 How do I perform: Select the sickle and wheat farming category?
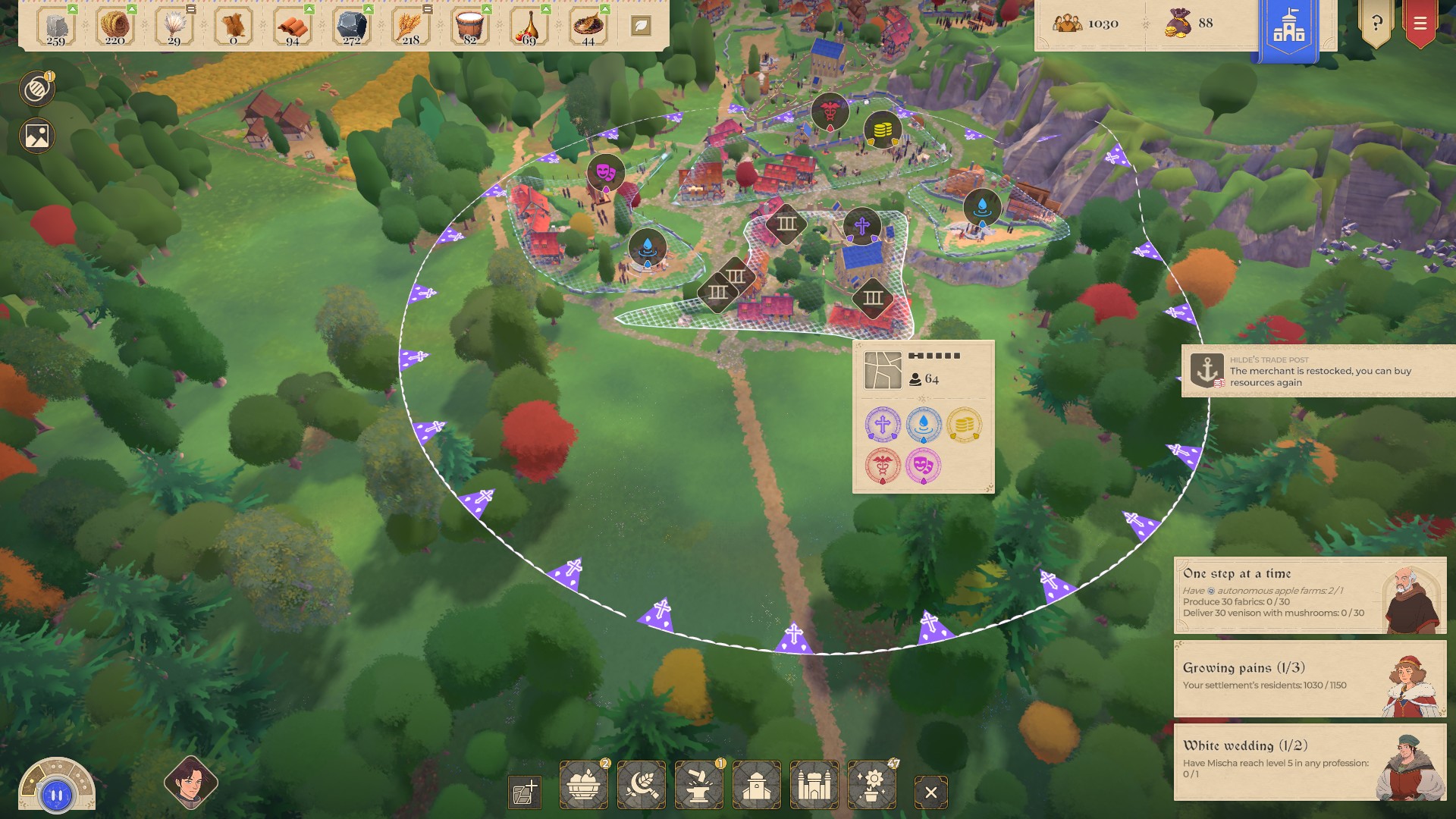coord(642,786)
